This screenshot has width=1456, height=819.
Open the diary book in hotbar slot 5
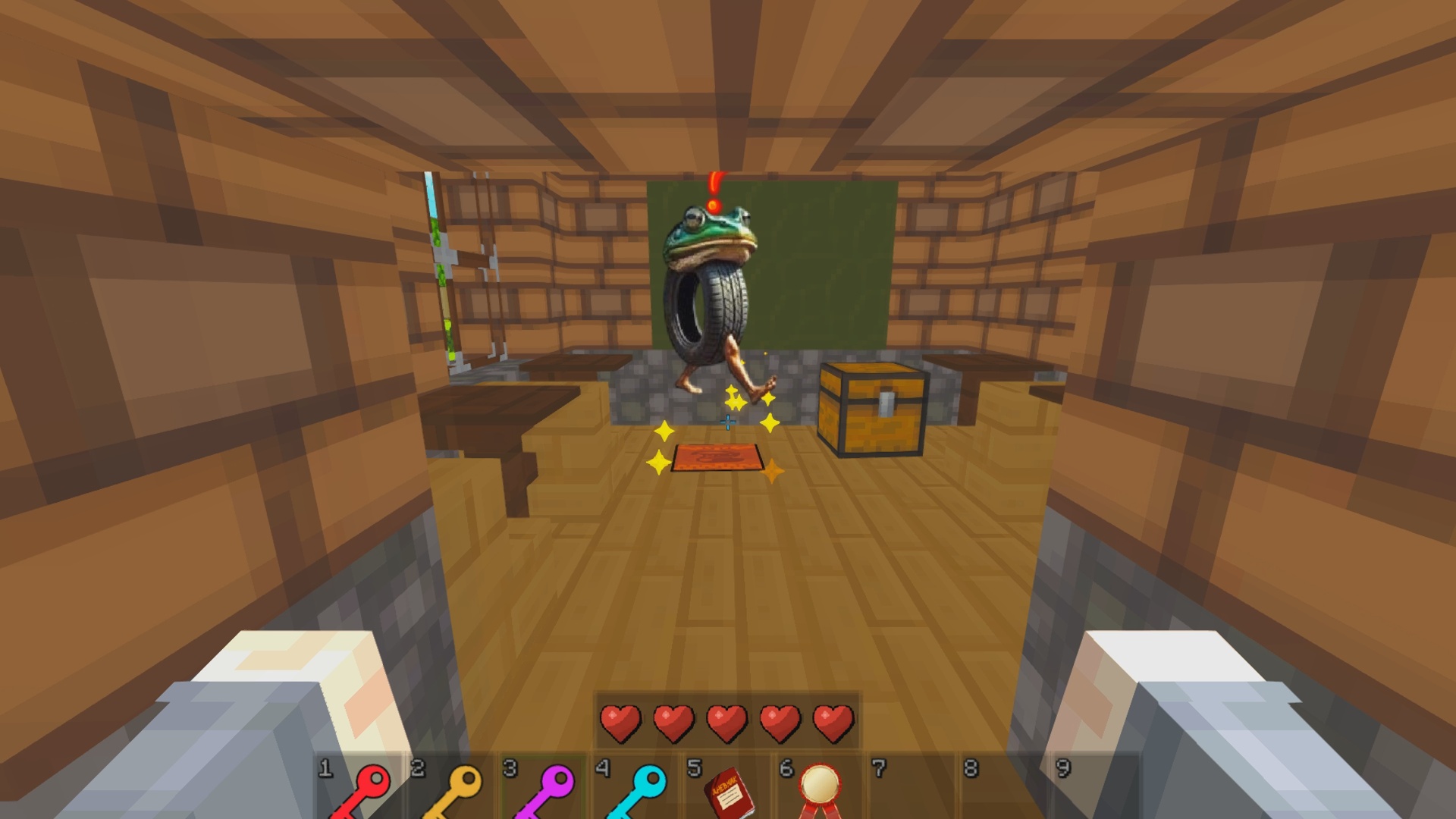728,792
